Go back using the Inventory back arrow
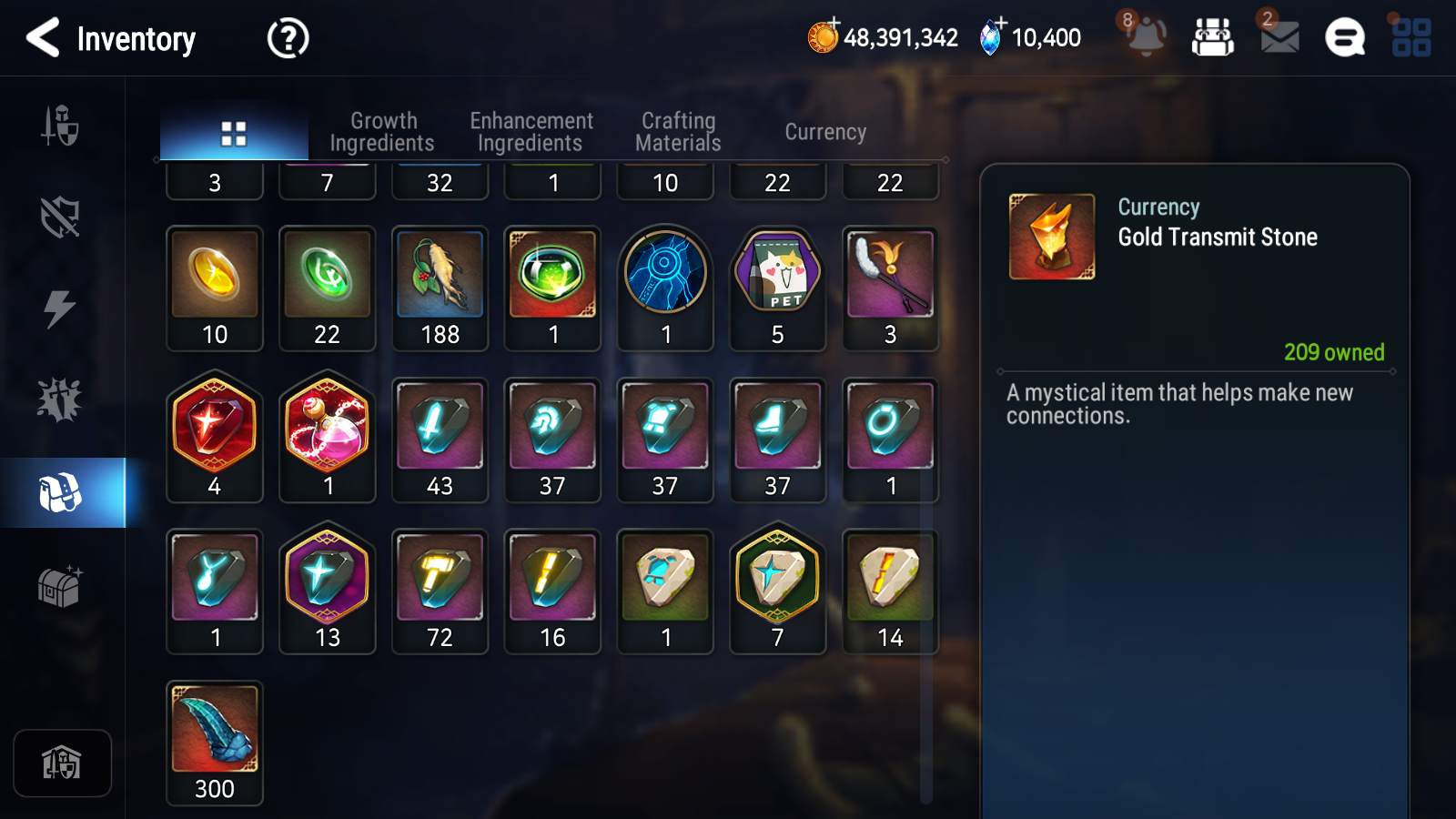 40,38
